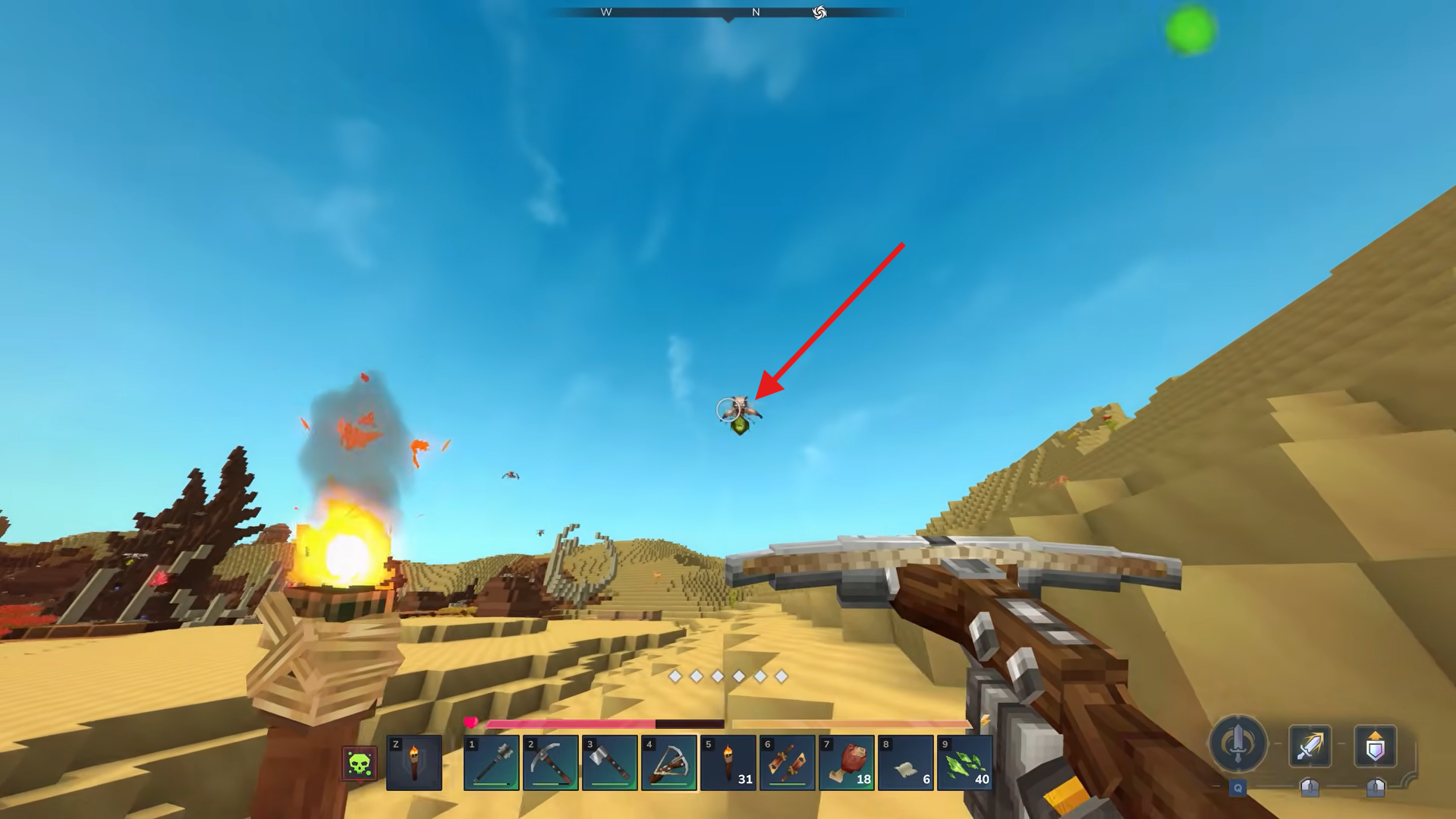The image size is (1456, 819).
Task: Select the pickaxe in hotbar slot 2
Action: tap(550, 763)
